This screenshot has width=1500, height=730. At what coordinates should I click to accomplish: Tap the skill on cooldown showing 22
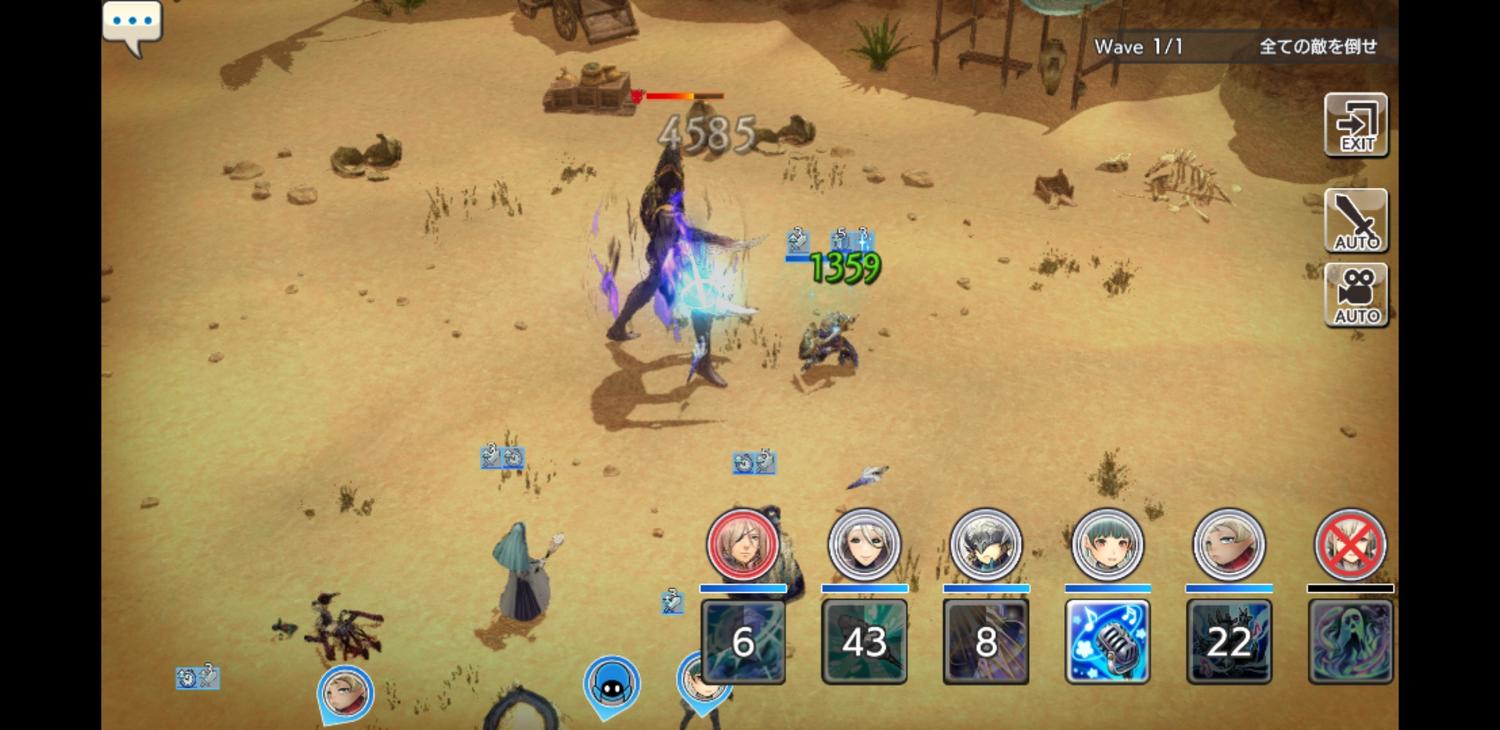(x=1229, y=641)
